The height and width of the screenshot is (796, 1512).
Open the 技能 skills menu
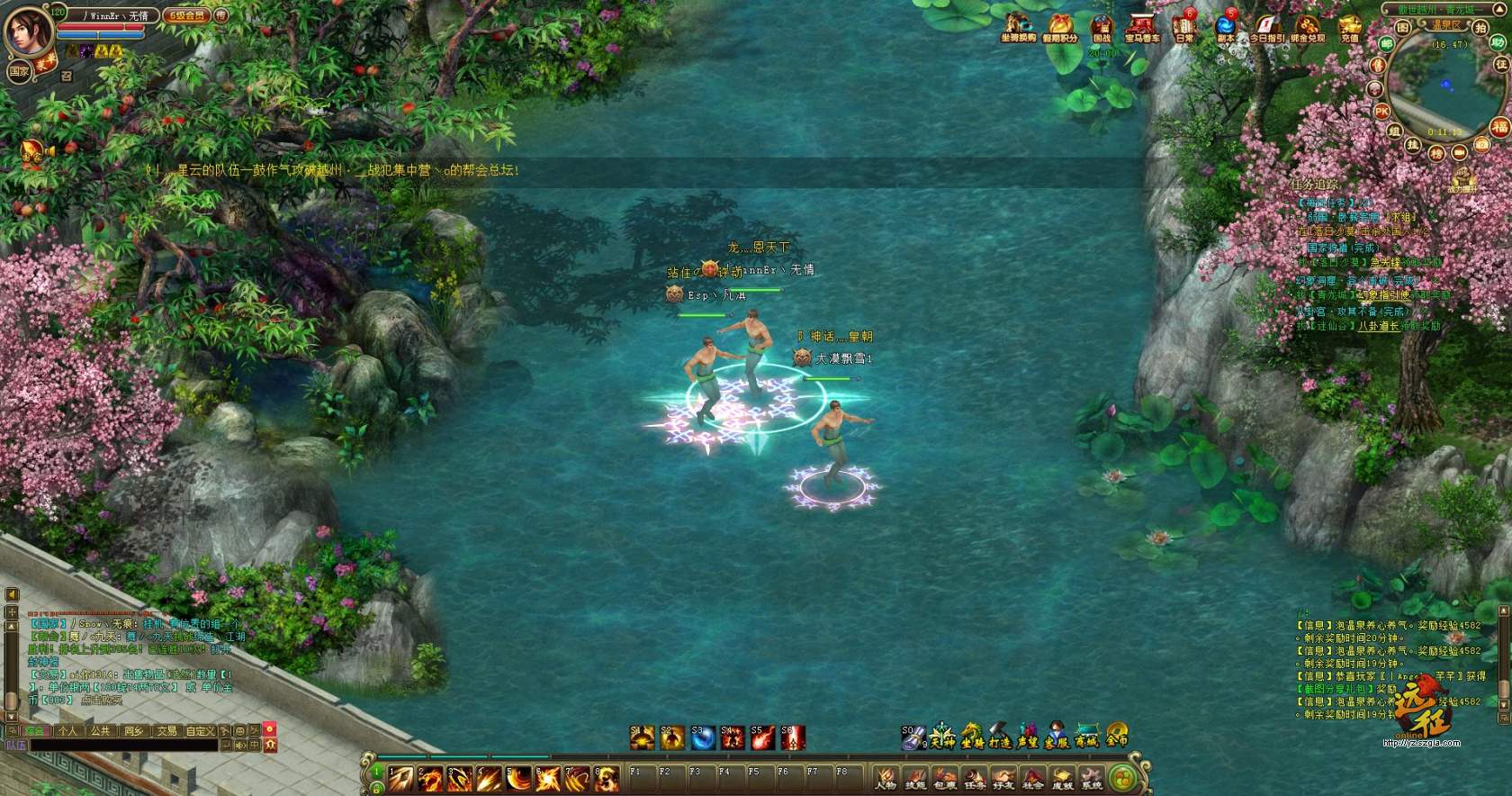(915, 778)
